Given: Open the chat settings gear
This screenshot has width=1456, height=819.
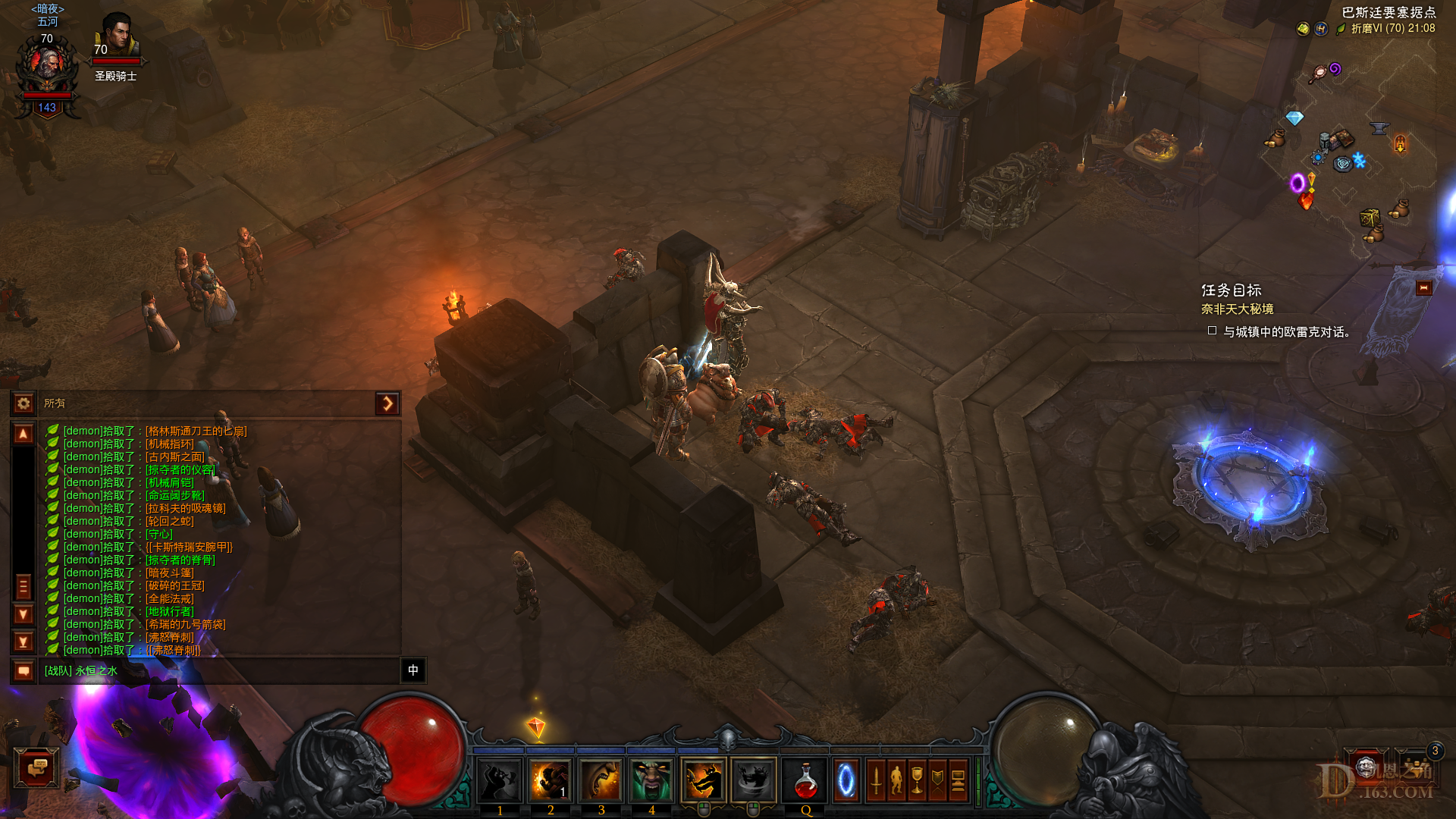Looking at the screenshot, I should [24, 403].
